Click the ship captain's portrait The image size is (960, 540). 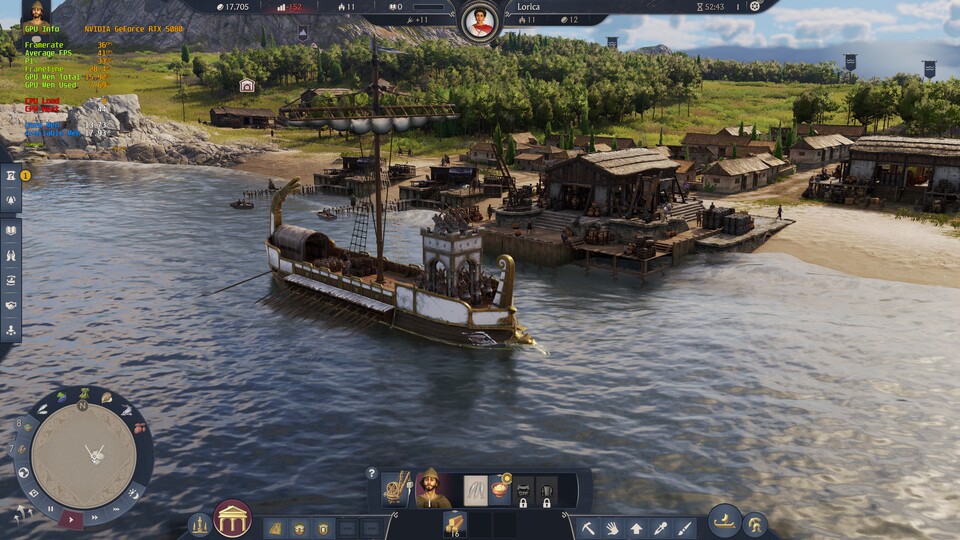pyautogui.click(x=434, y=489)
